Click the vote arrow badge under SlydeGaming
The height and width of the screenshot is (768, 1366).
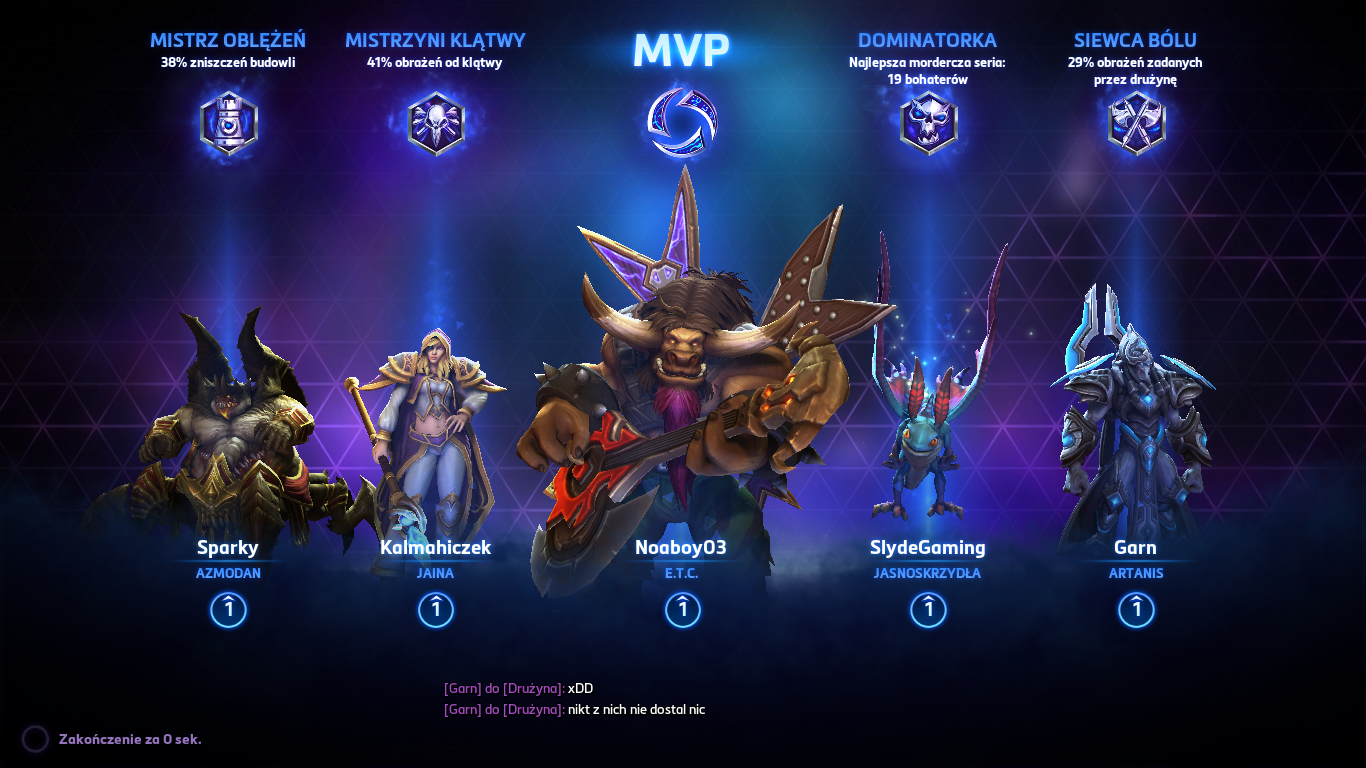click(x=928, y=609)
